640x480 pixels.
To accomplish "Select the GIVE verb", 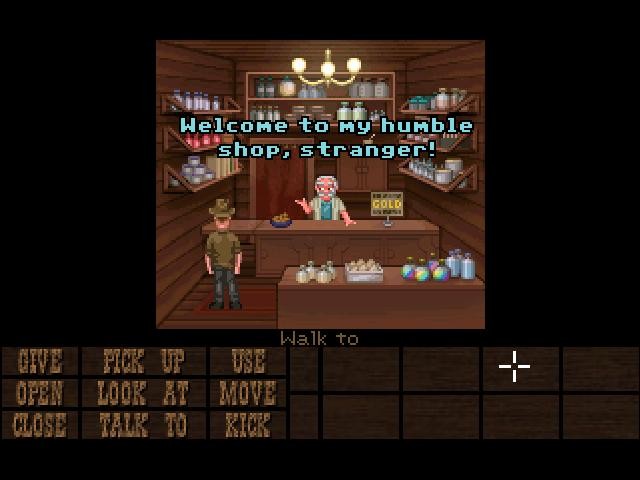I will [40, 361].
